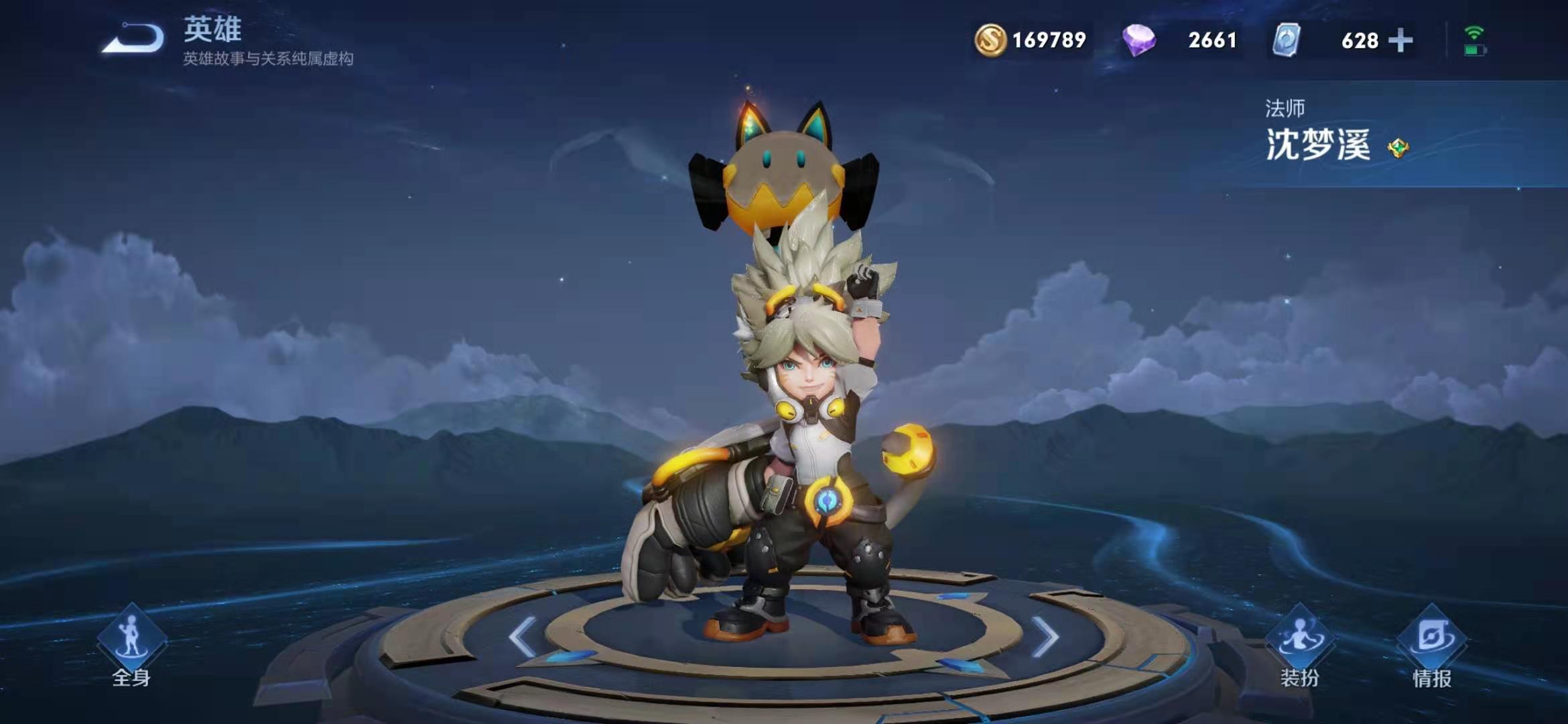Tap the gold coin currency icon
Image resolution: width=1568 pixels, height=724 pixels.
tap(990, 40)
